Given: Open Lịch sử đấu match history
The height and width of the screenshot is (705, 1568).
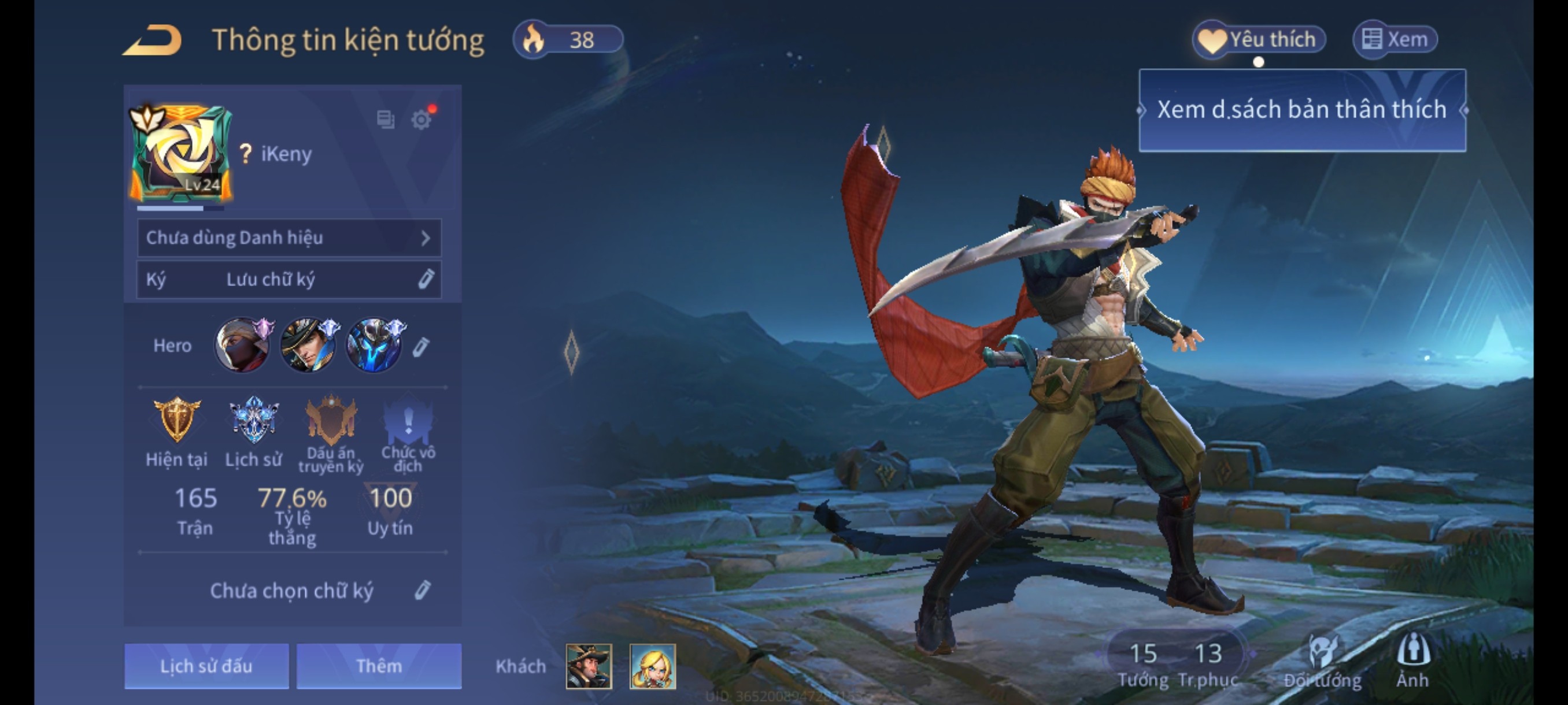Looking at the screenshot, I should (x=206, y=666).
